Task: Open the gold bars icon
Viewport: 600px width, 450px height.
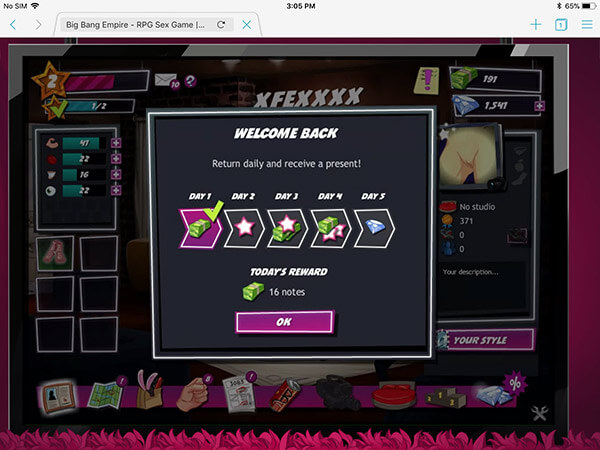Action: coord(442,397)
